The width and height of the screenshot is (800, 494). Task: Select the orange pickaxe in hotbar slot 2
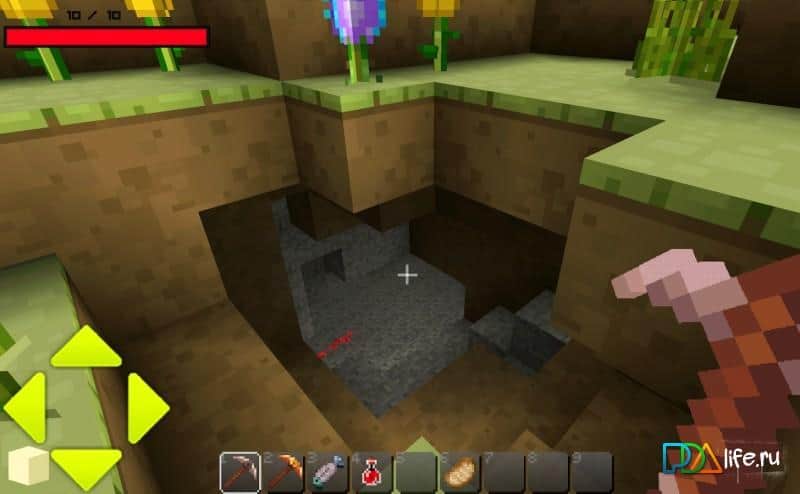[x=284, y=471]
